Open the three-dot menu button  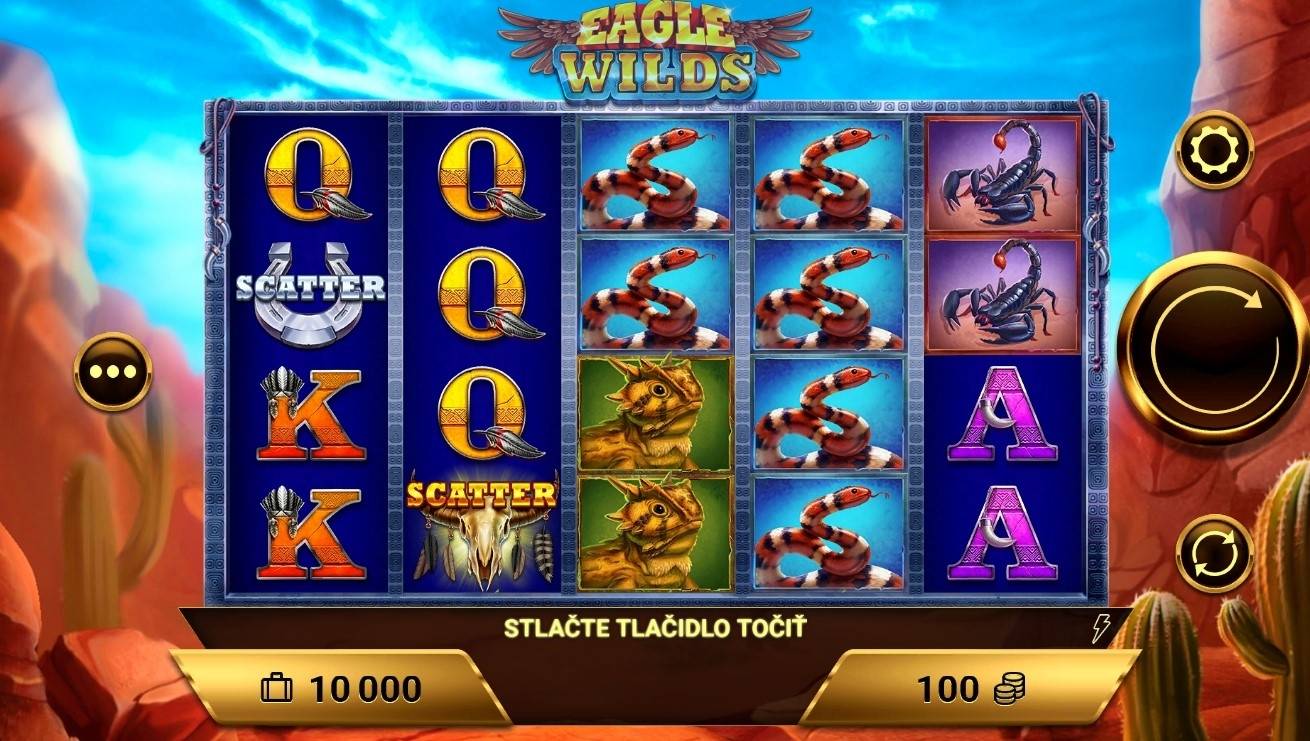[112, 371]
